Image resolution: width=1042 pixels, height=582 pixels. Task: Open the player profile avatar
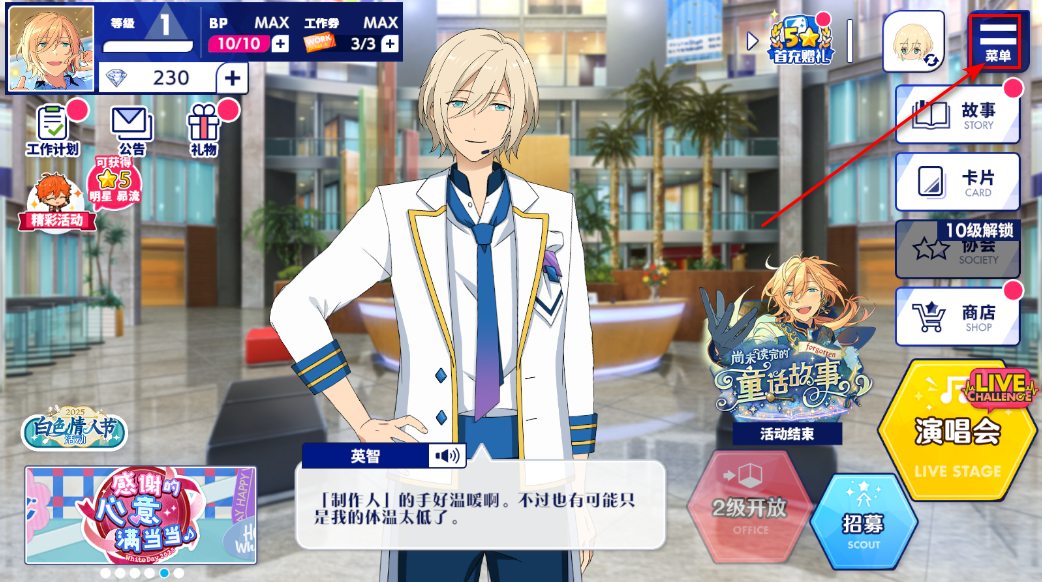click(51, 48)
